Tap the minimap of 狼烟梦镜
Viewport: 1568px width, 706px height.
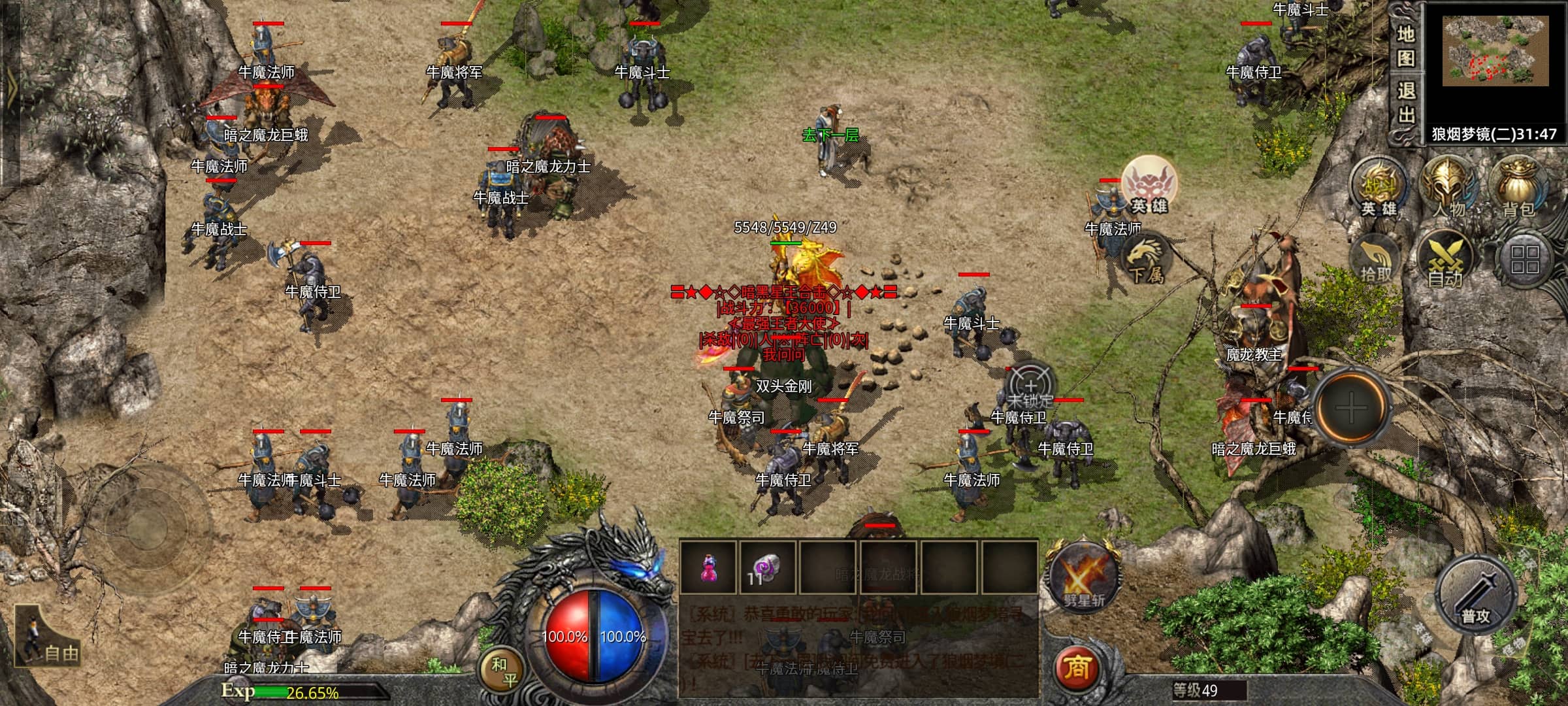pos(1495,52)
